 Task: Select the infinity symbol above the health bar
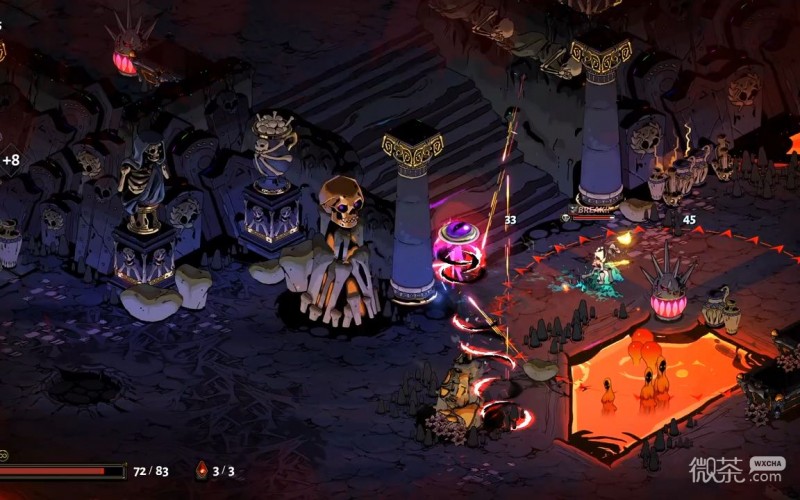pos(3,455)
